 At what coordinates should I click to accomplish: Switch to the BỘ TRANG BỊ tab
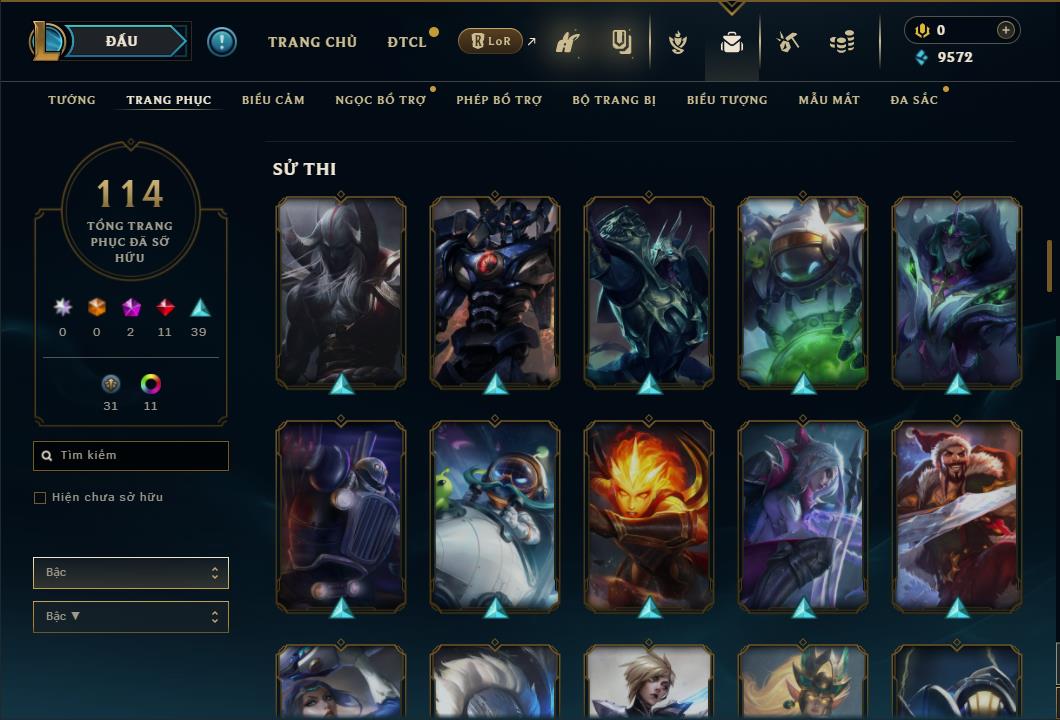point(614,100)
